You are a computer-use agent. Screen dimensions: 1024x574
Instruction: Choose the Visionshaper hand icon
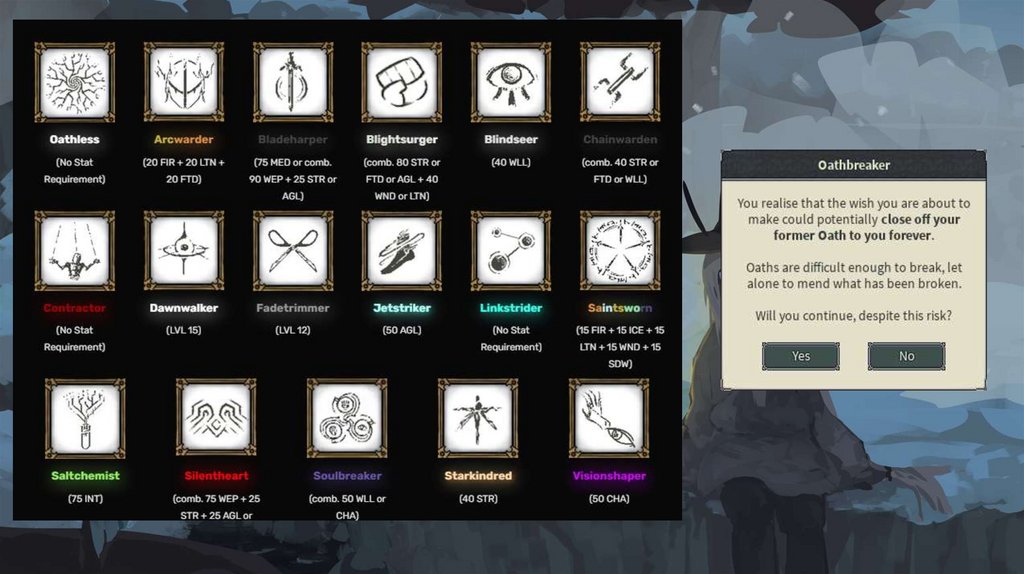click(609, 418)
